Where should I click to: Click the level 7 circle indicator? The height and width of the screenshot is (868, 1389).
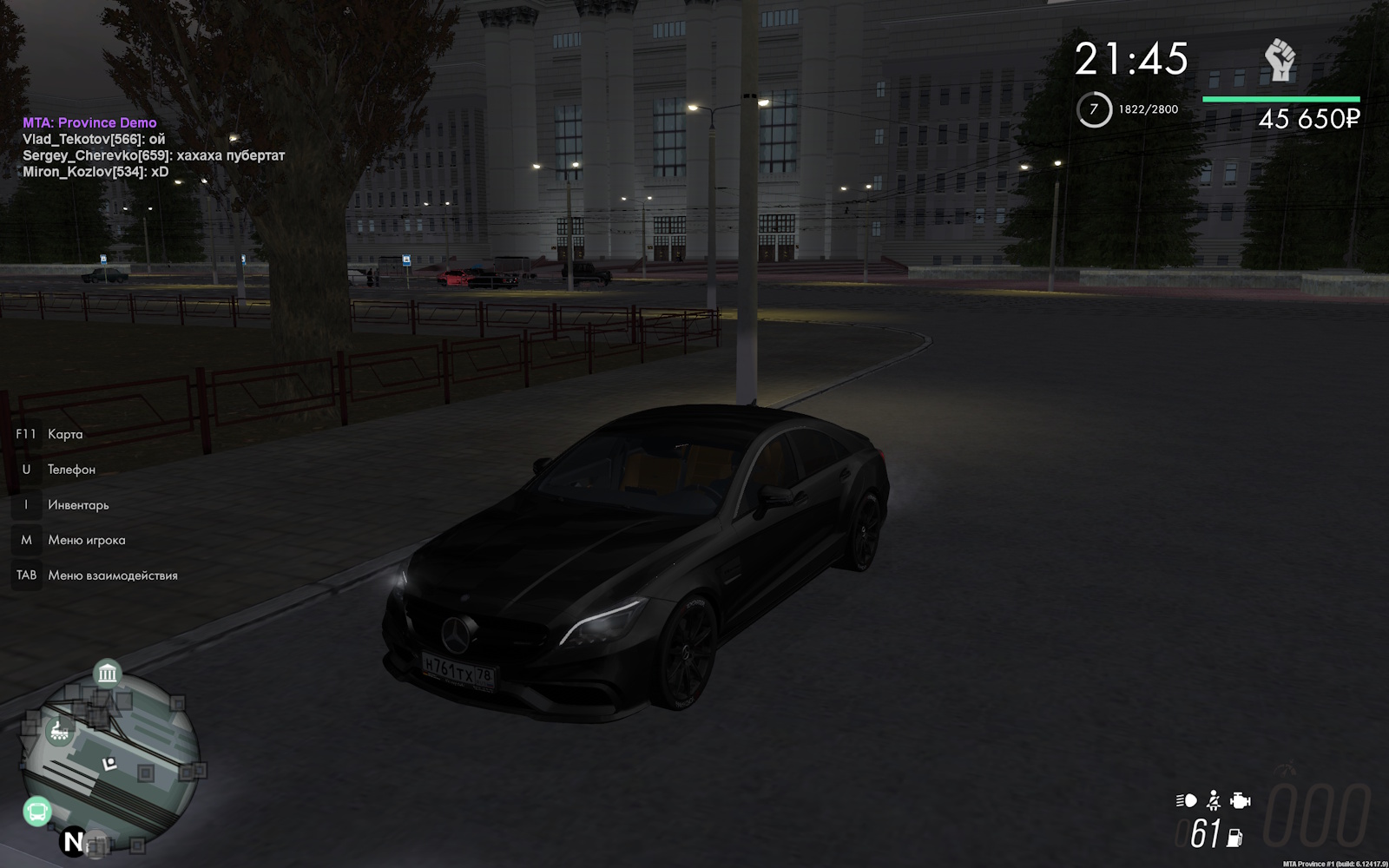point(1094,110)
